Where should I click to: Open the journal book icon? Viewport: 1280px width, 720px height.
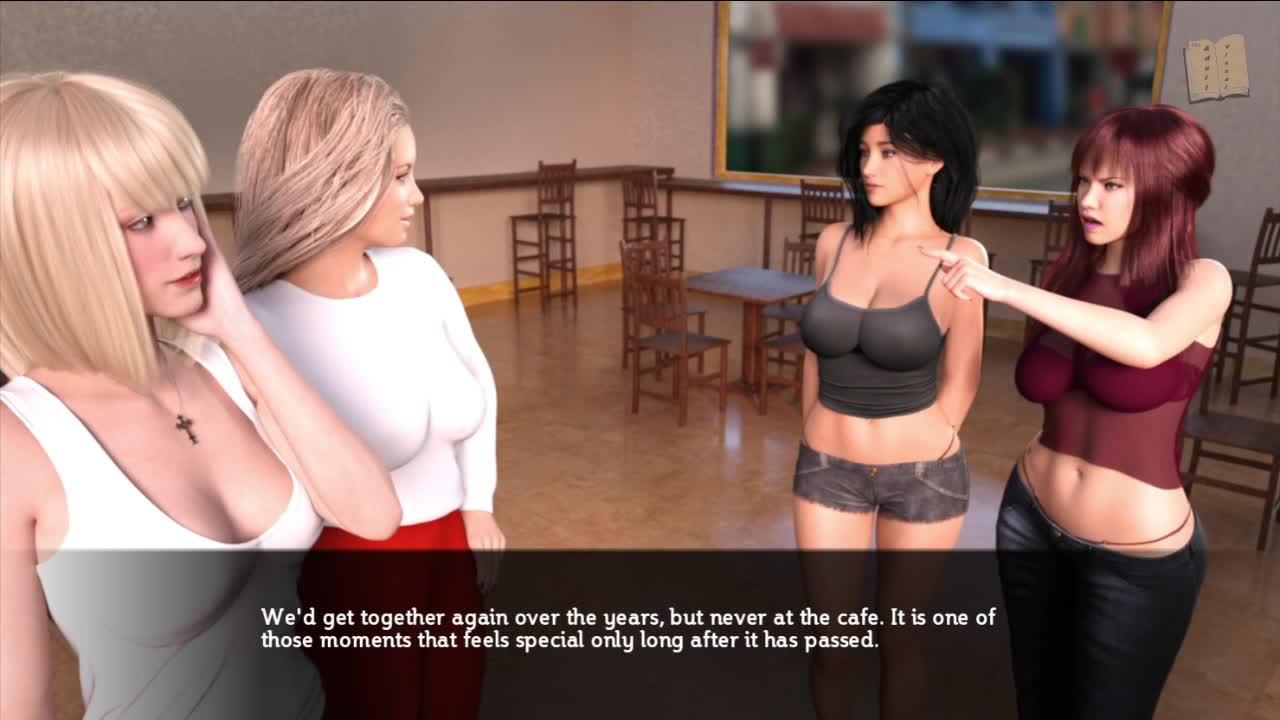click(1216, 68)
